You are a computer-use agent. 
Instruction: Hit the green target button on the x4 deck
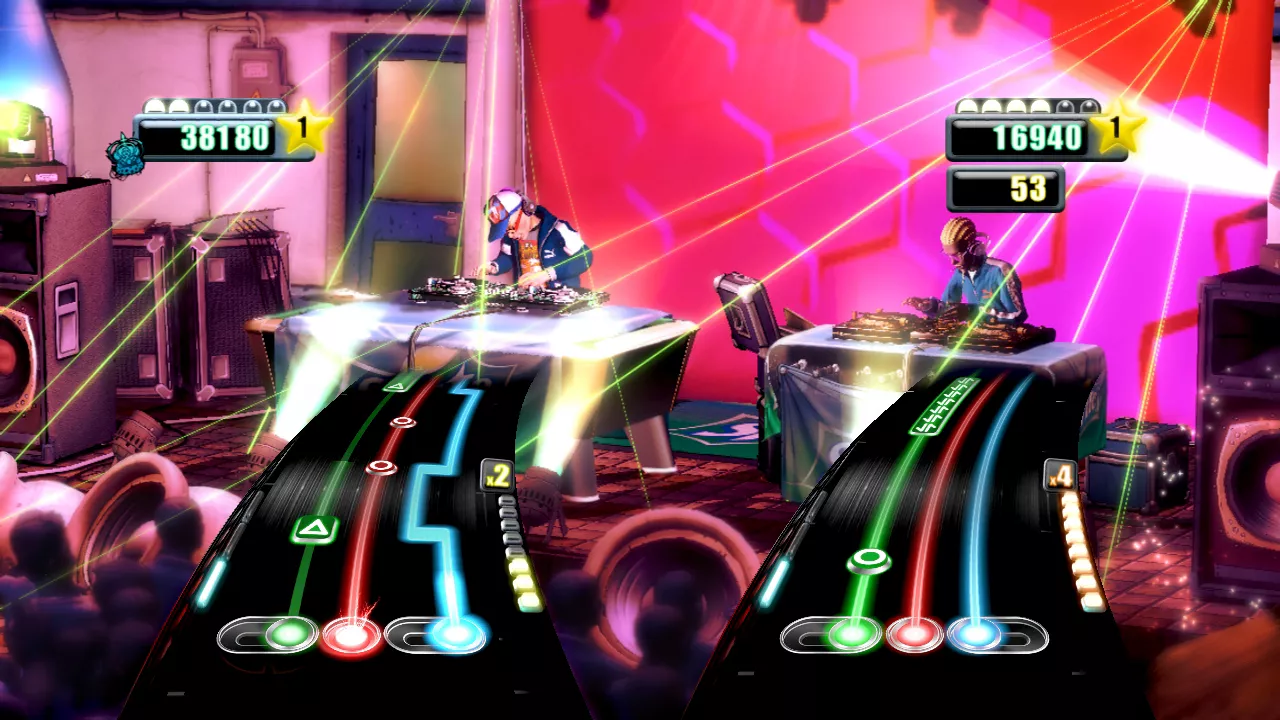(x=851, y=634)
